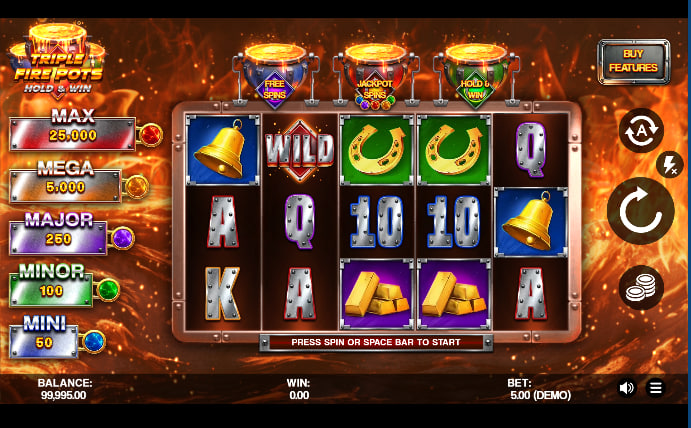
Task: Open the Buy Features menu
Action: 634,62
